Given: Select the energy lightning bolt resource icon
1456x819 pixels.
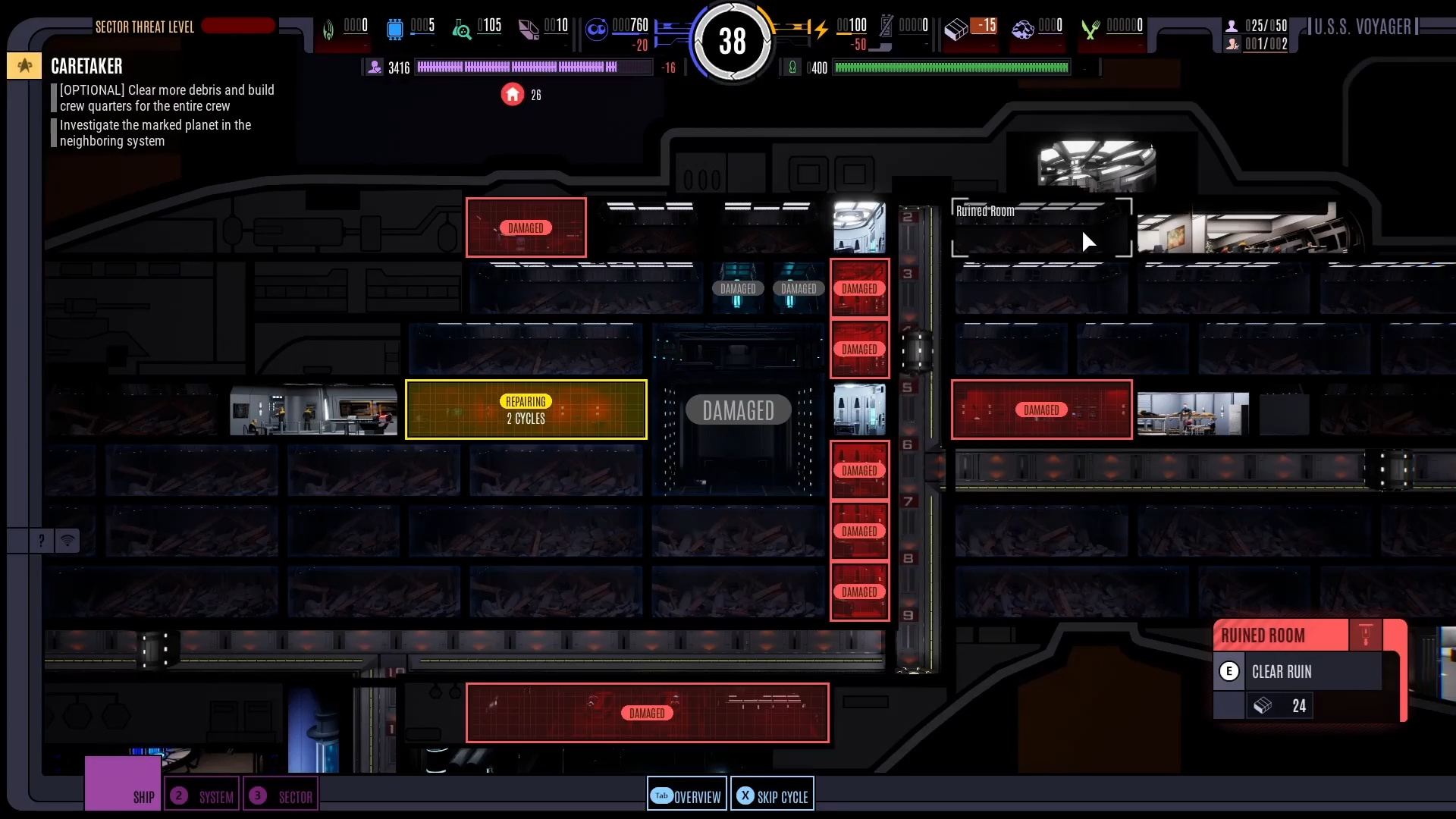Looking at the screenshot, I should tap(821, 29).
